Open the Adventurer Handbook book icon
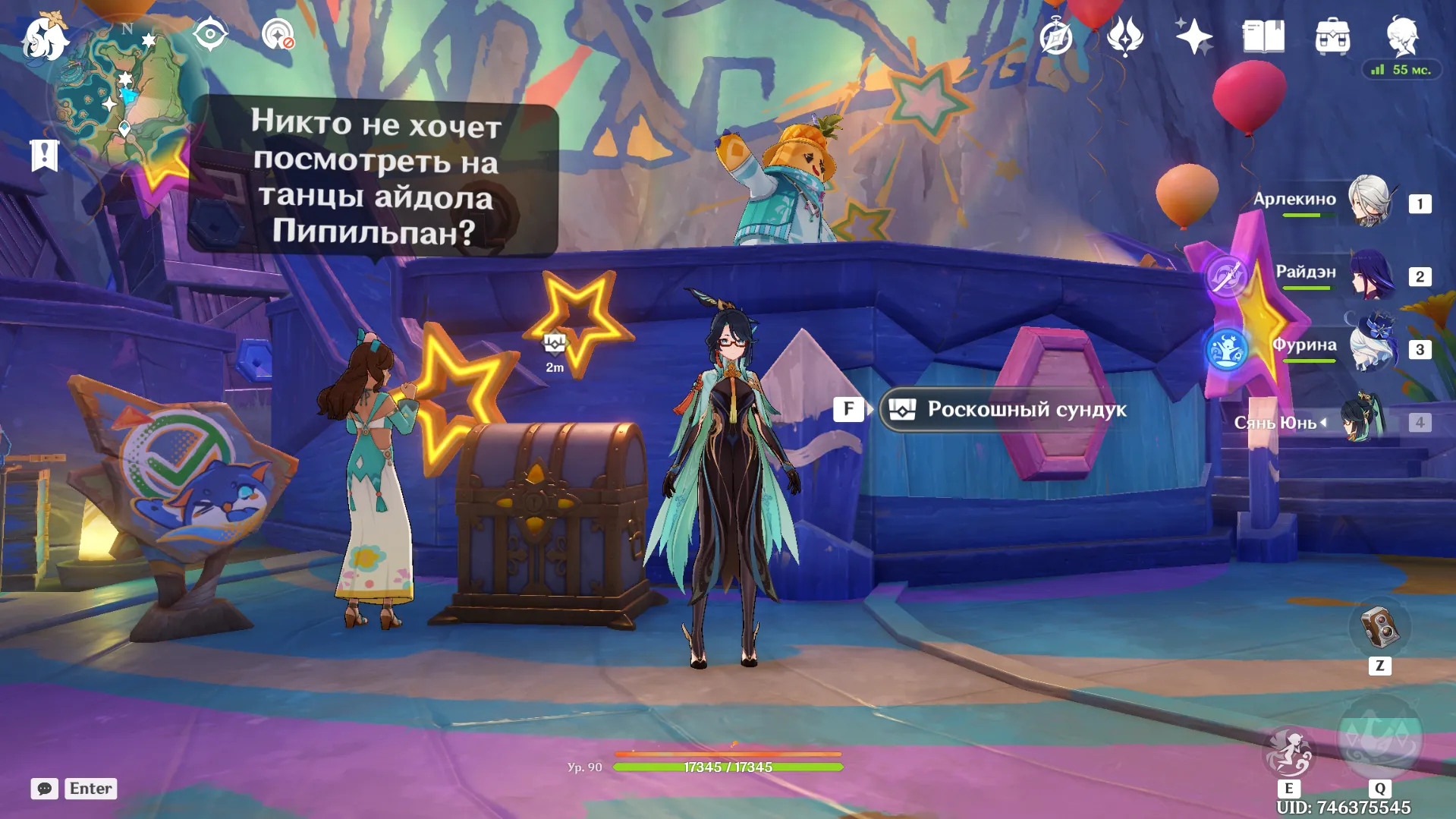Viewport: 1456px width, 819px height. point(1263,36)
